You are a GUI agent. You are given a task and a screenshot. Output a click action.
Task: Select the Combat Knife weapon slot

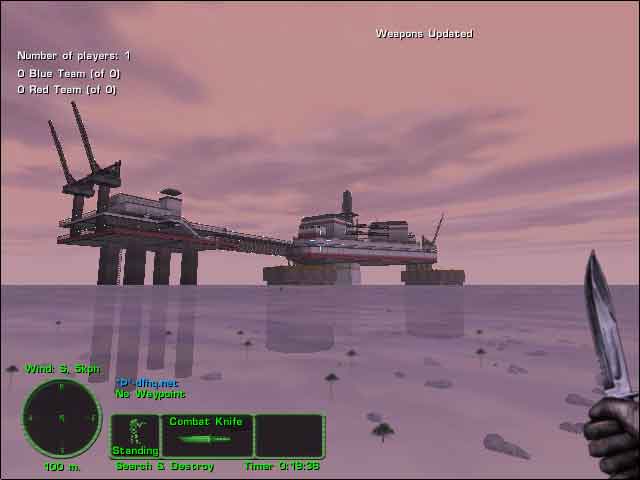[x=206, y=436]
